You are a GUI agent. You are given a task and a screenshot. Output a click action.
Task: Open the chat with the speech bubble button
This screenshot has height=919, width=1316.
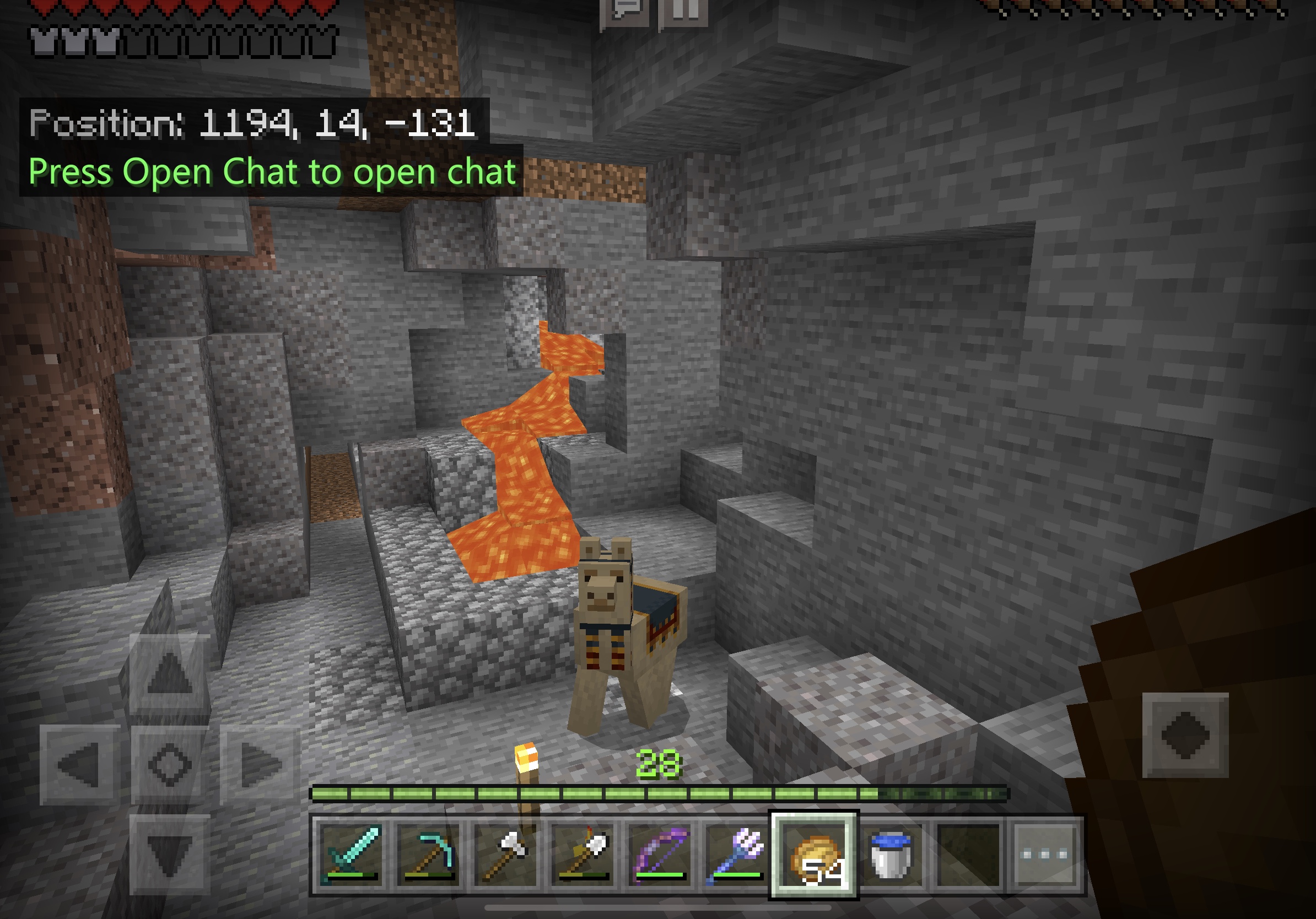coord(625,10)
